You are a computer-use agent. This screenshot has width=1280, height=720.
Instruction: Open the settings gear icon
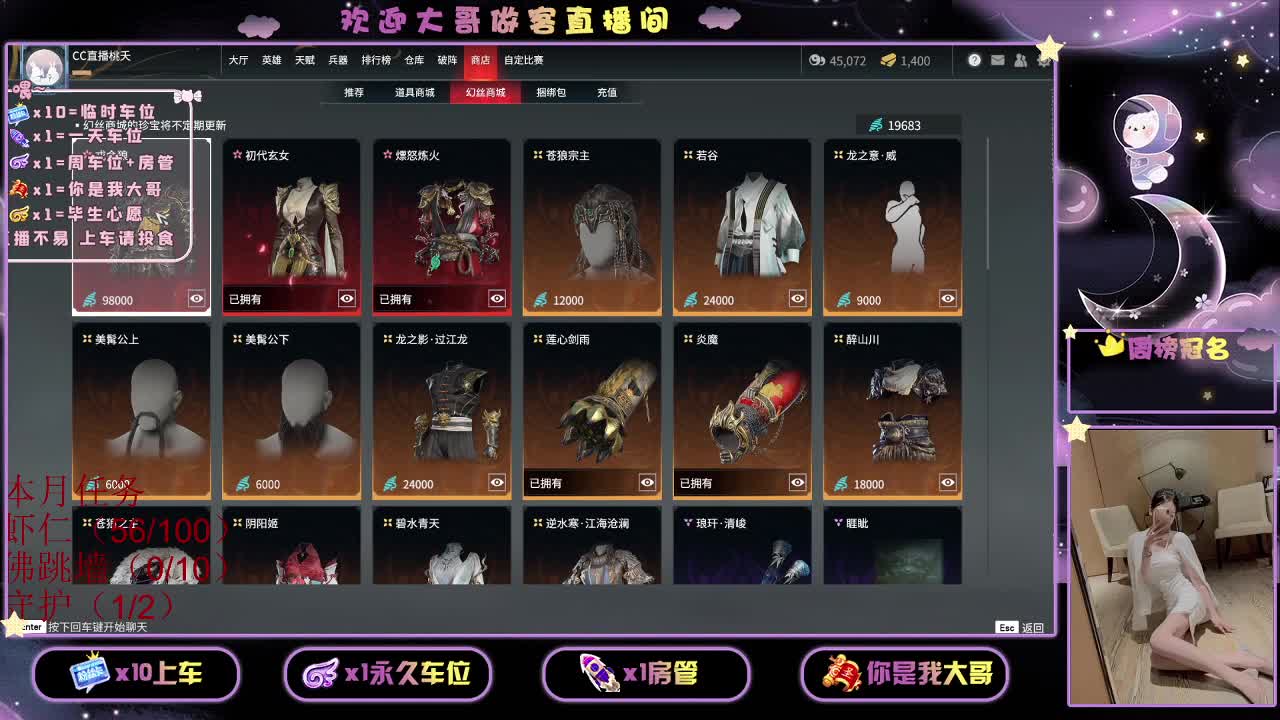(1043, 61)
